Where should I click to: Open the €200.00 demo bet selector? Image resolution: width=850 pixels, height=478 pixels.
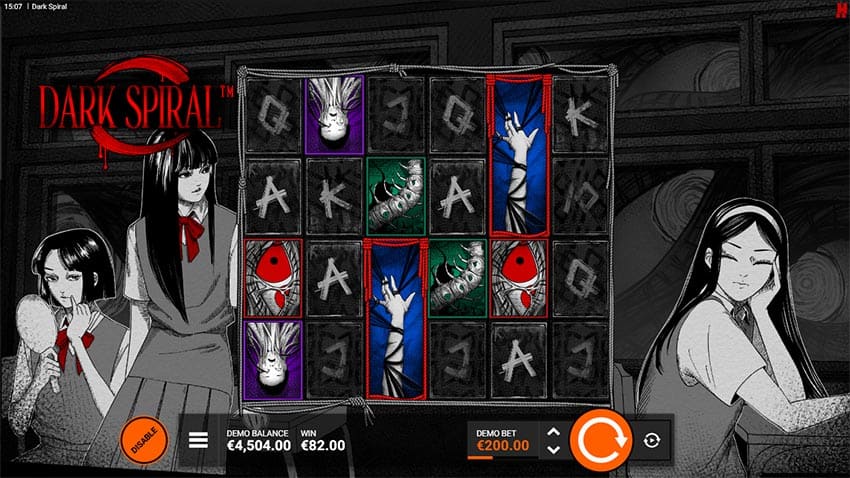pyautogui.click(x=501, y=445)
